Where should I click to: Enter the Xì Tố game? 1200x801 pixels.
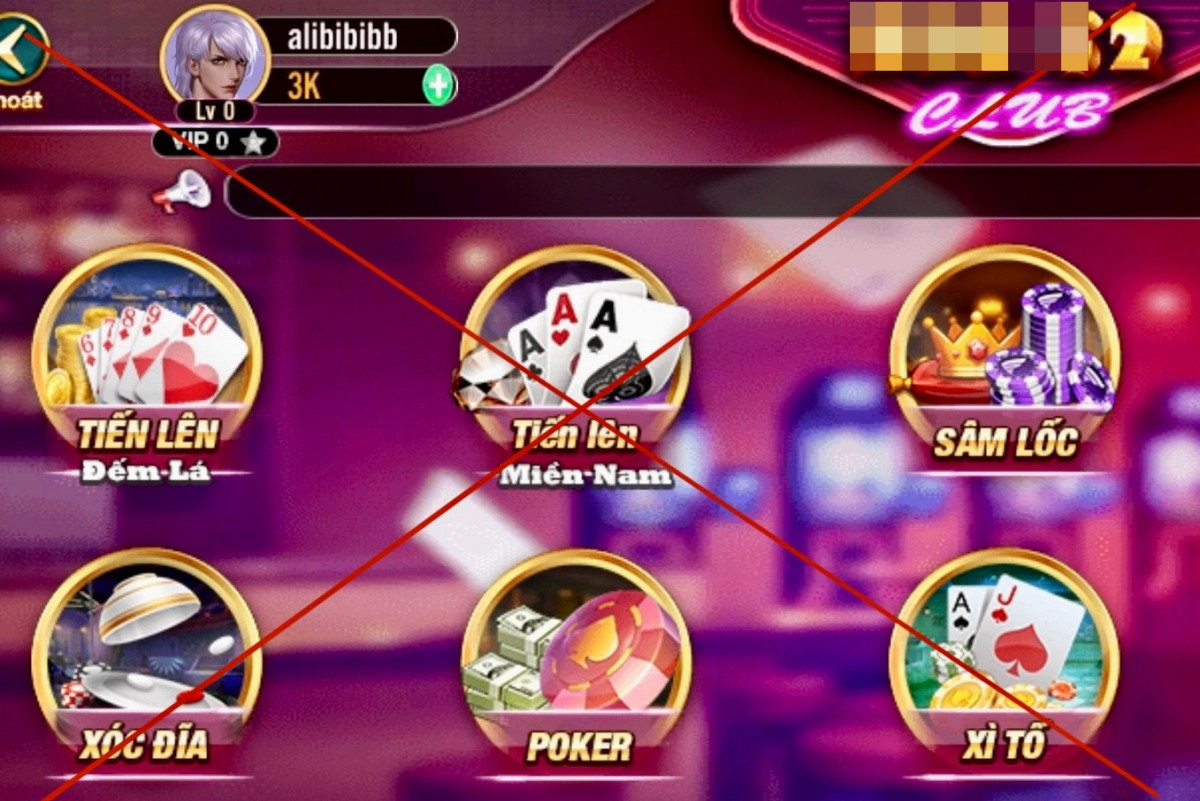(x=1004, y=662)
